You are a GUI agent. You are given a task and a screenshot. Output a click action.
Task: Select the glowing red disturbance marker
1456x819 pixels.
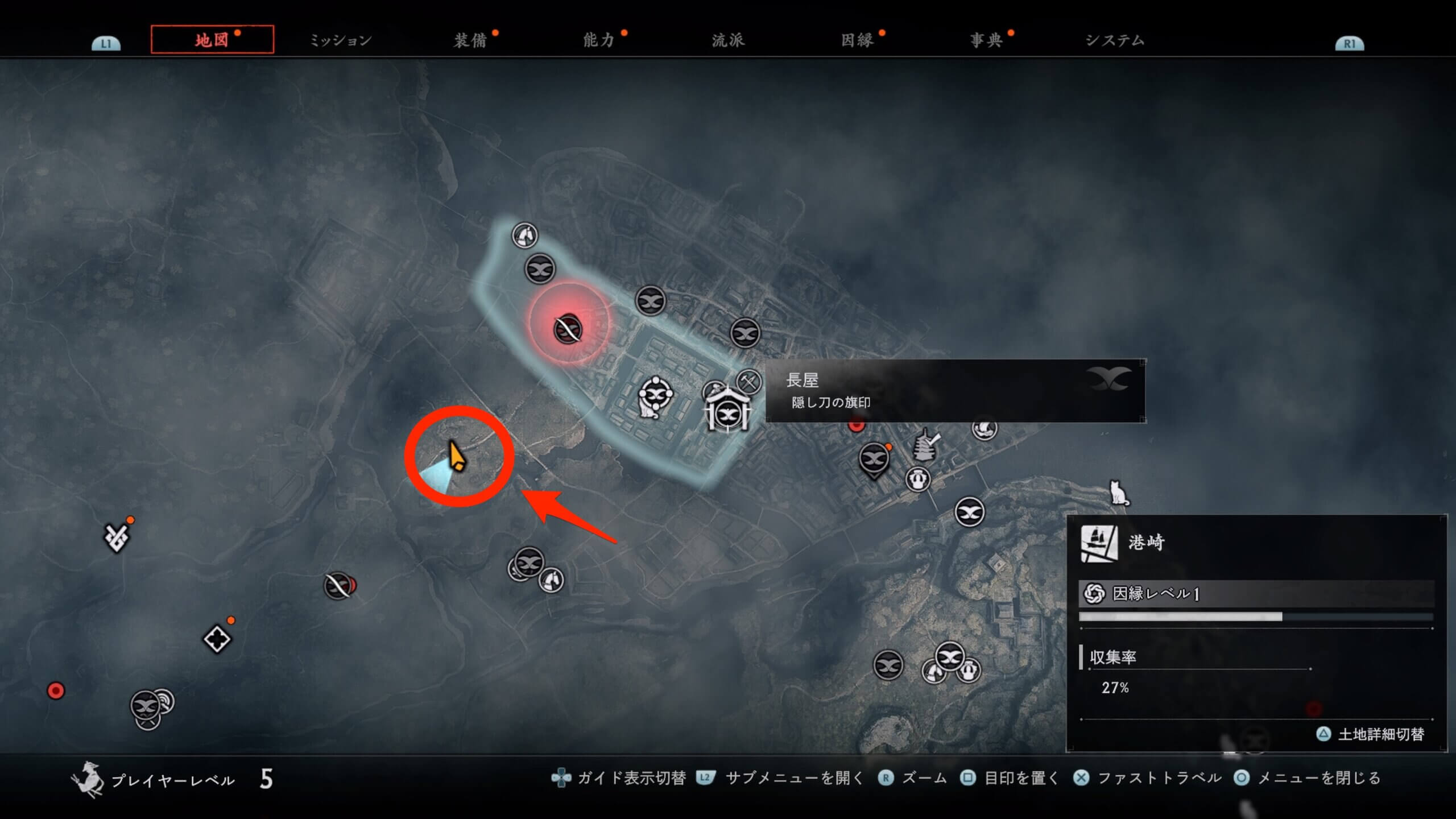(568, 328)
